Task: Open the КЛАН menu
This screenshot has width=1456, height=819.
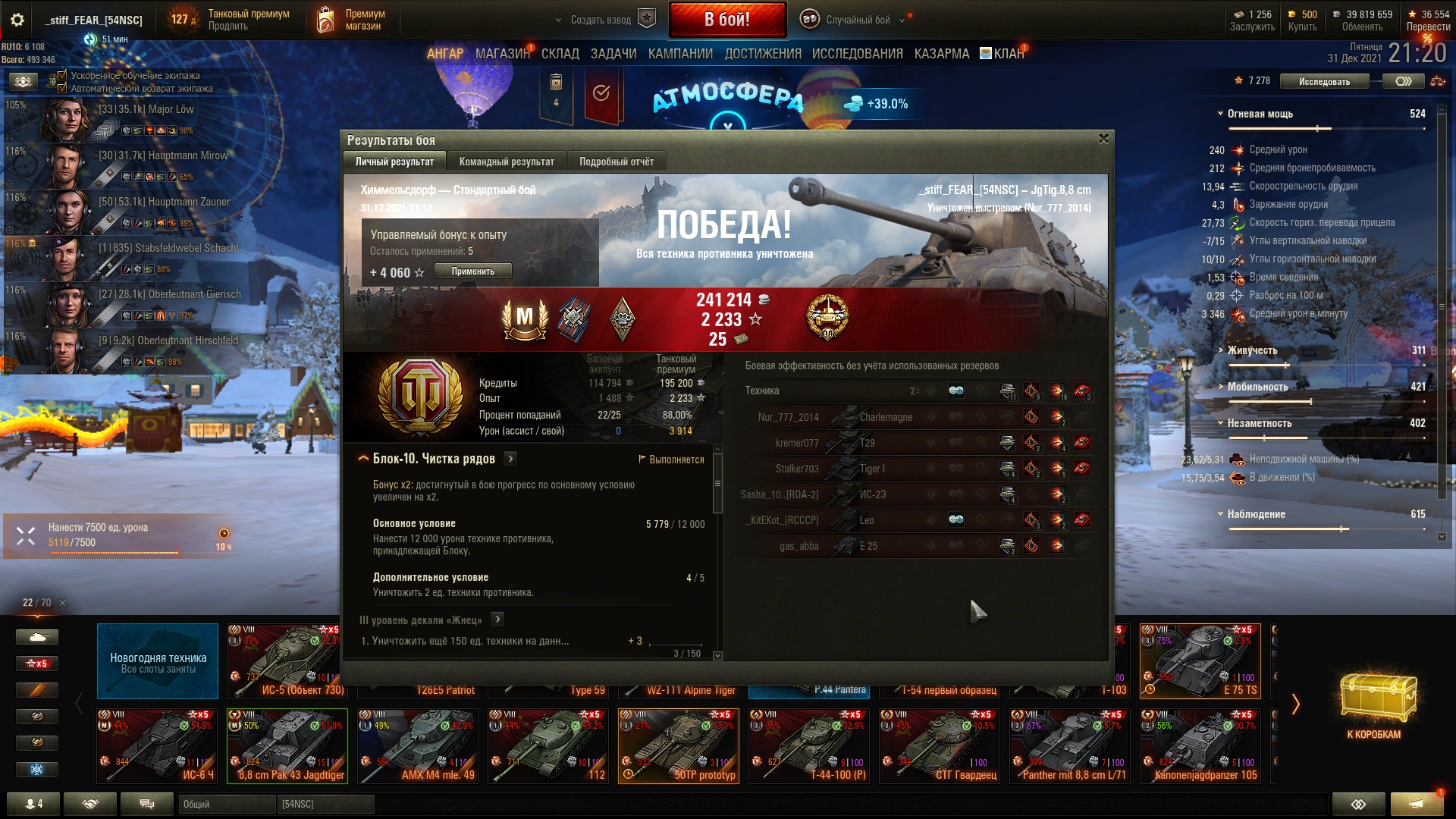Action: point(1007,54)
